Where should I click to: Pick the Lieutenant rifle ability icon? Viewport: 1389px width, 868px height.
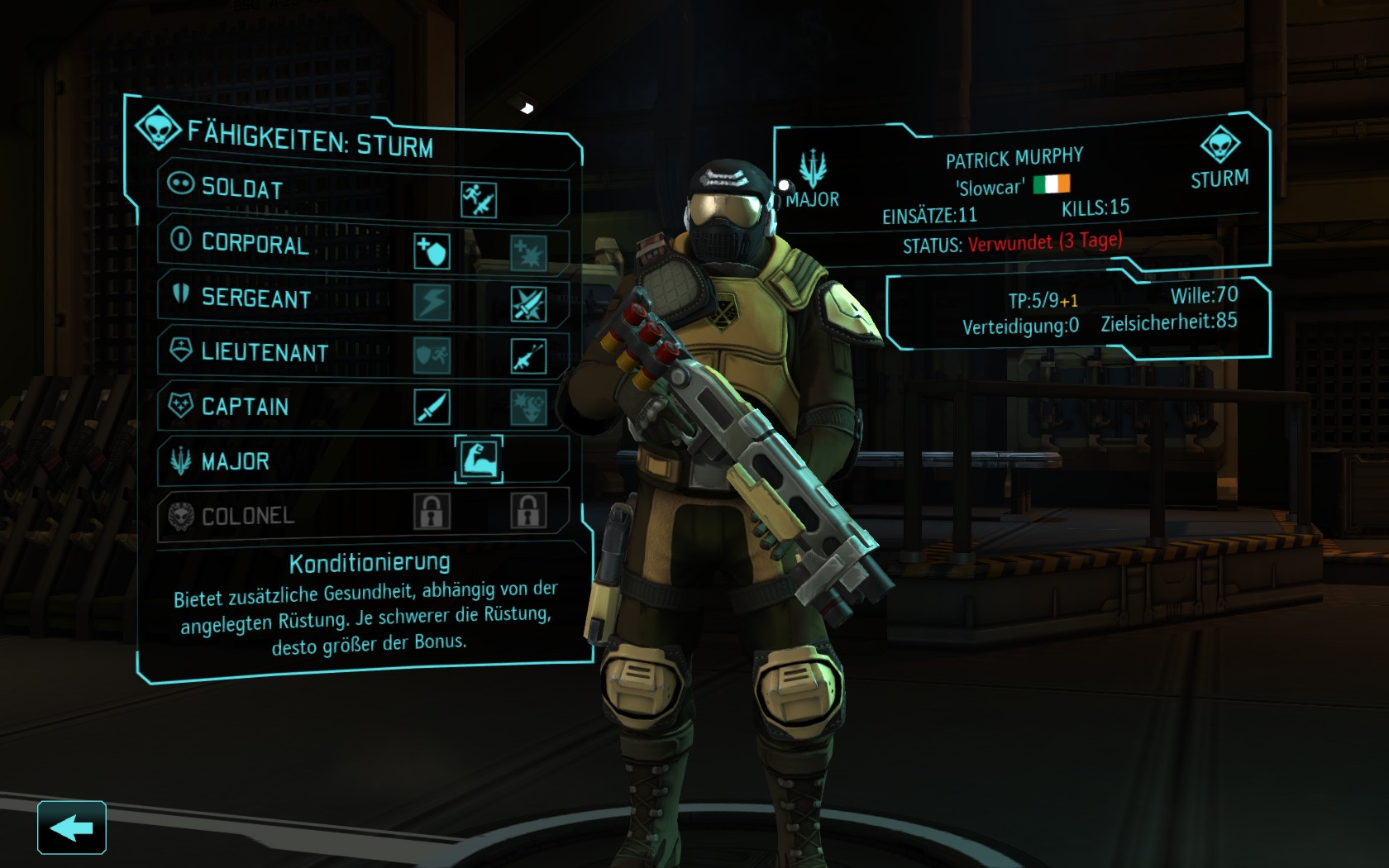click(x=528, y=357)
